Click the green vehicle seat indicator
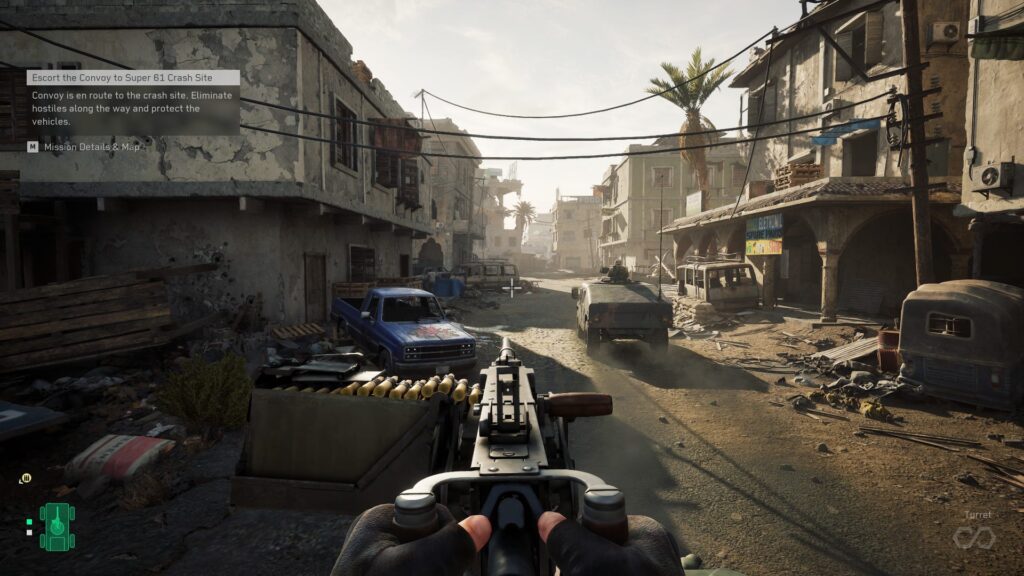This screenshot has height=576, width=1024. (x=57, y=526)
